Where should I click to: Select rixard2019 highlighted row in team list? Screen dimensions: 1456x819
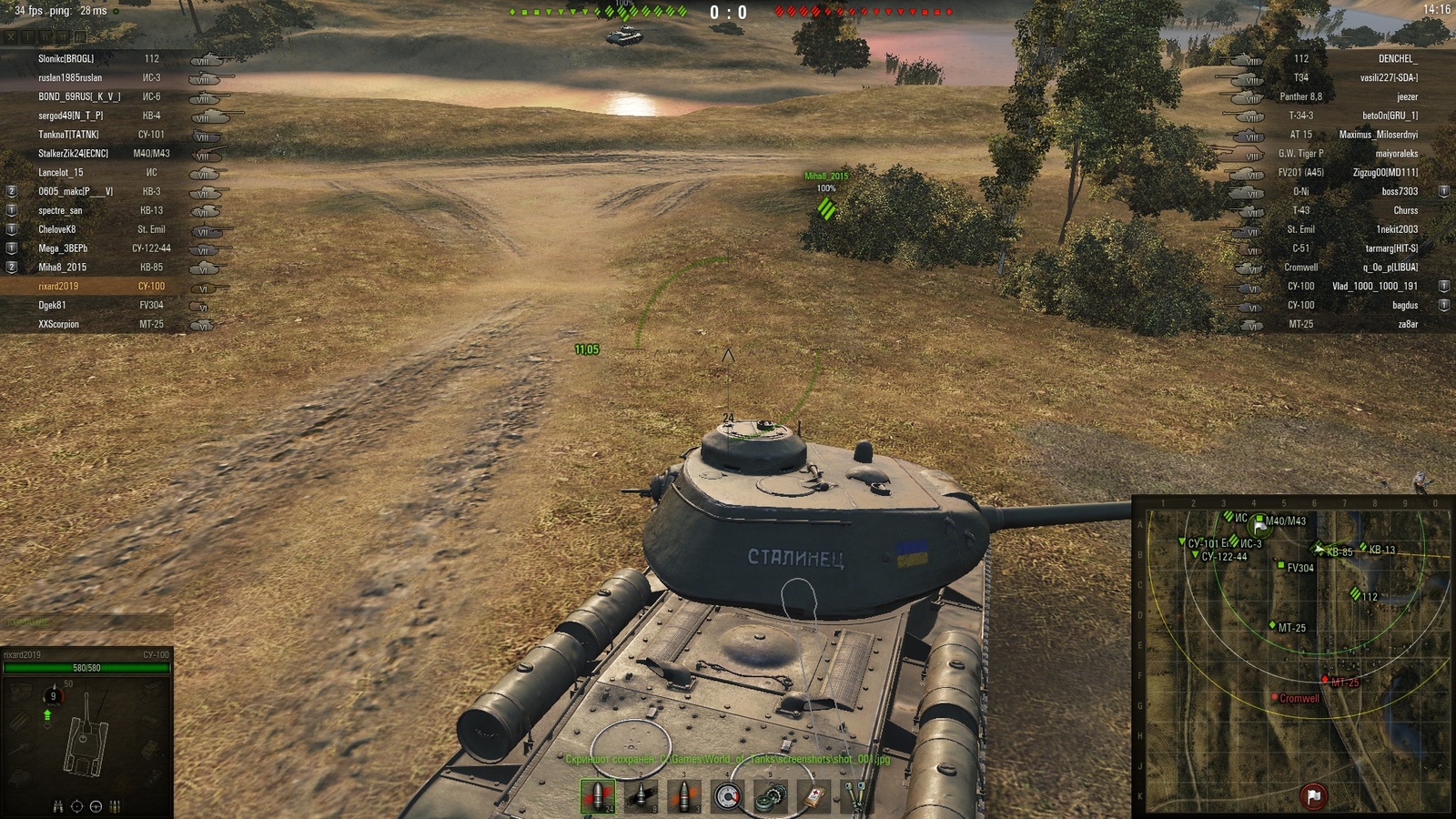(58, 287)
